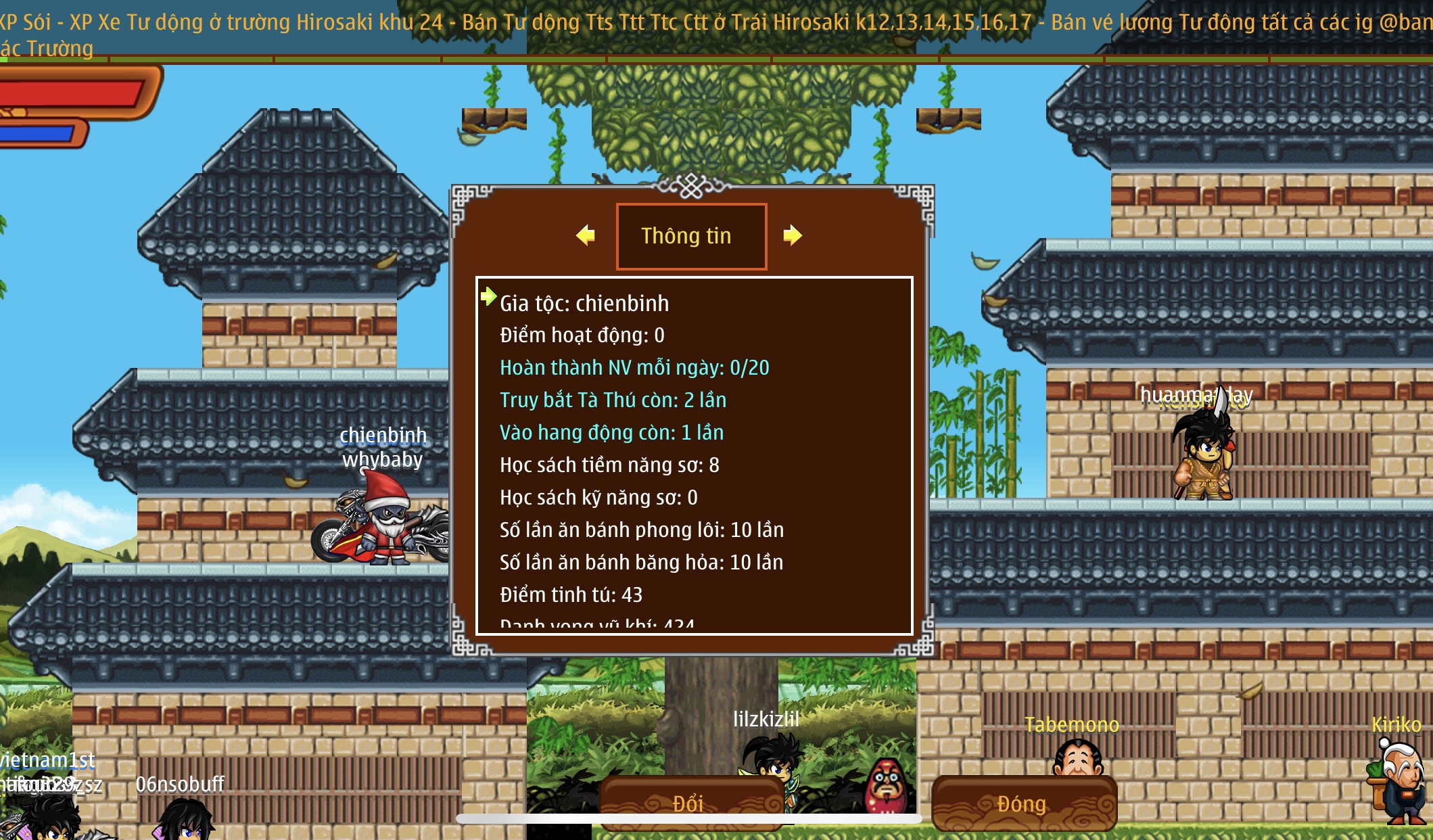1433x840 pixels.
Task: Click the Đổi button
Action: [690, 803]
